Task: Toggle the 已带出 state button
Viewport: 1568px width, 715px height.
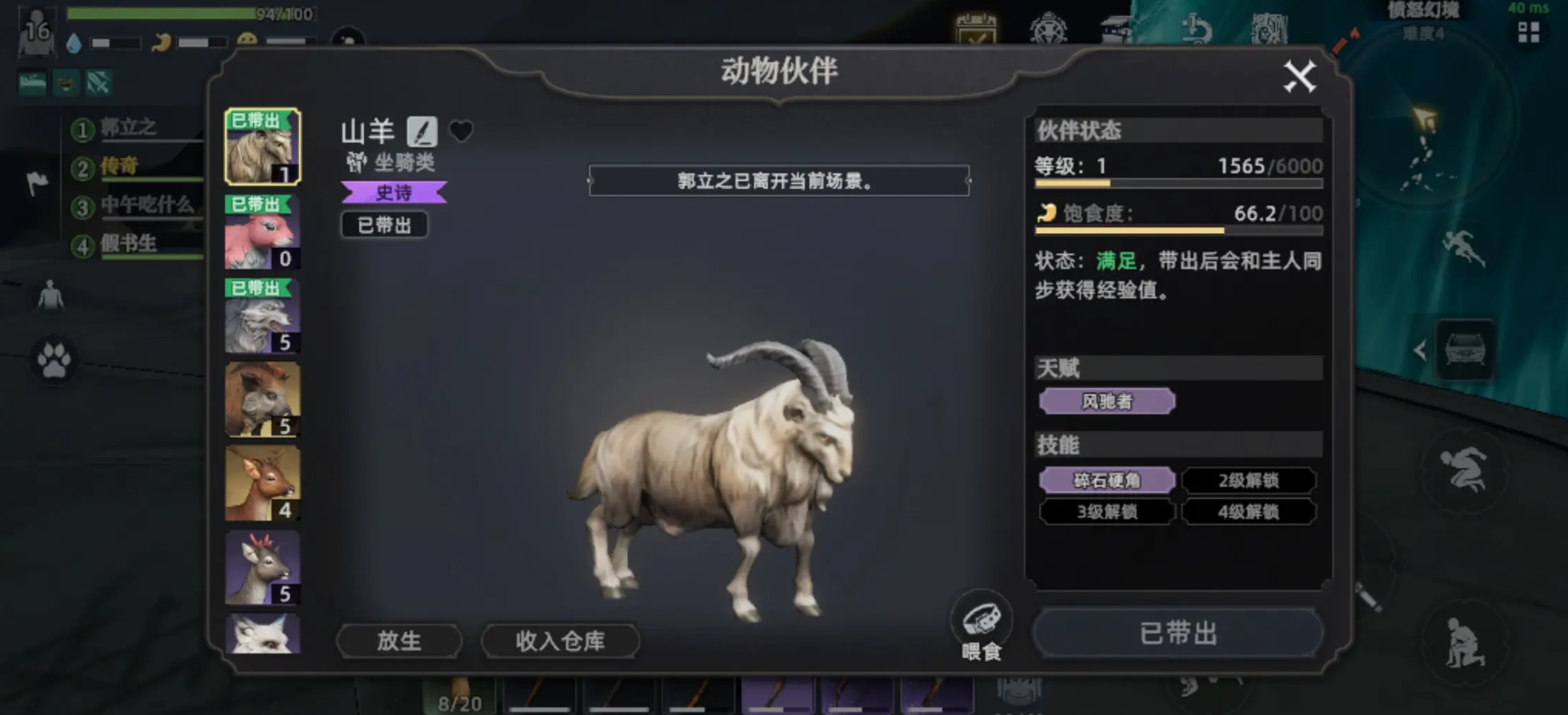Action: tap(1178, 633)
